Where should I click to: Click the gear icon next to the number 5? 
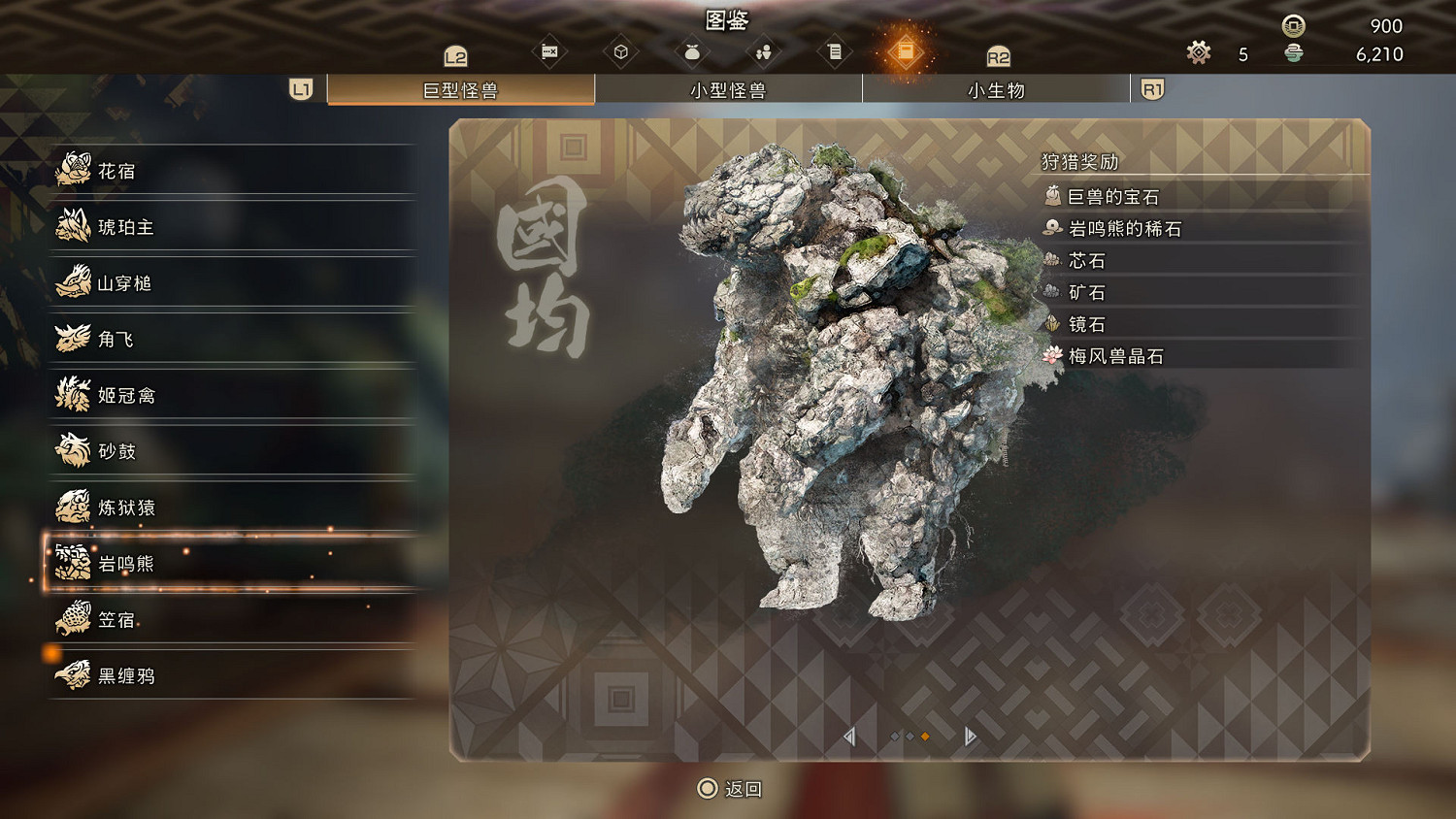[1198, 53]
